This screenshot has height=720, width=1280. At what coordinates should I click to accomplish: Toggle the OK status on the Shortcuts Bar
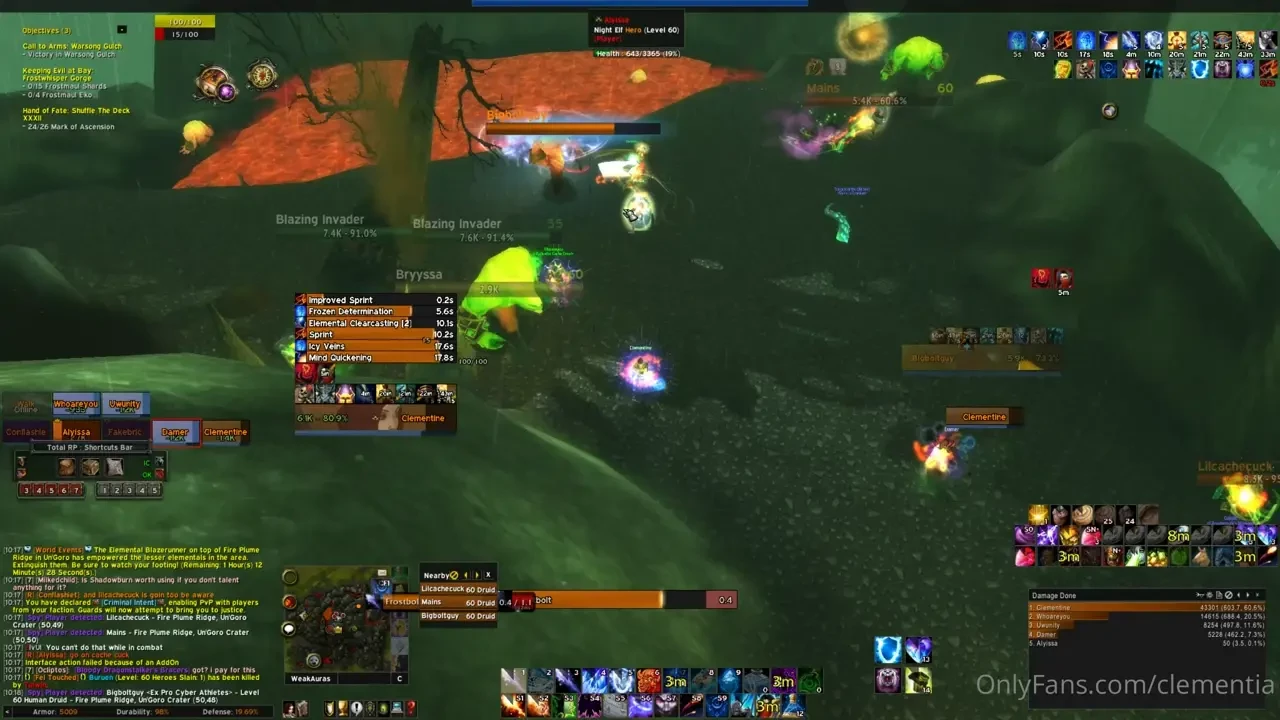146,474
